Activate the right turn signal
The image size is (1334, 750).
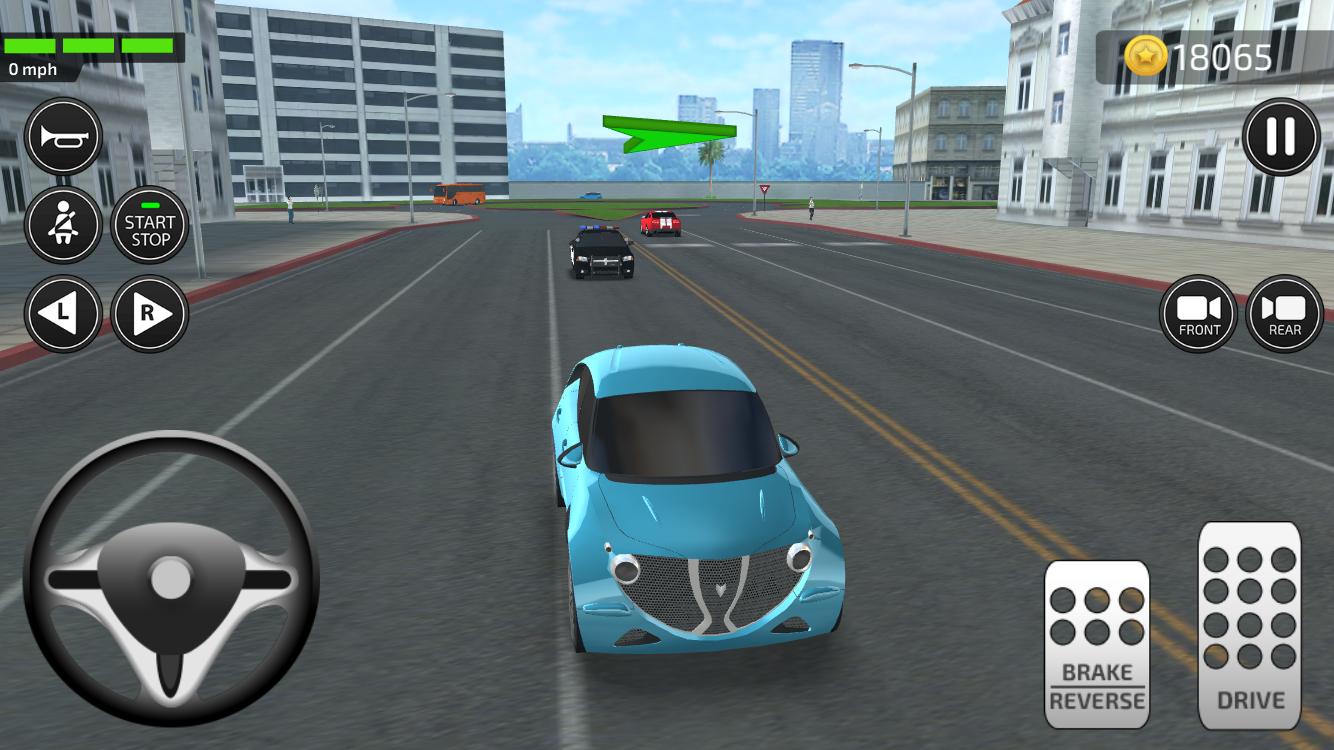point(150,314)
